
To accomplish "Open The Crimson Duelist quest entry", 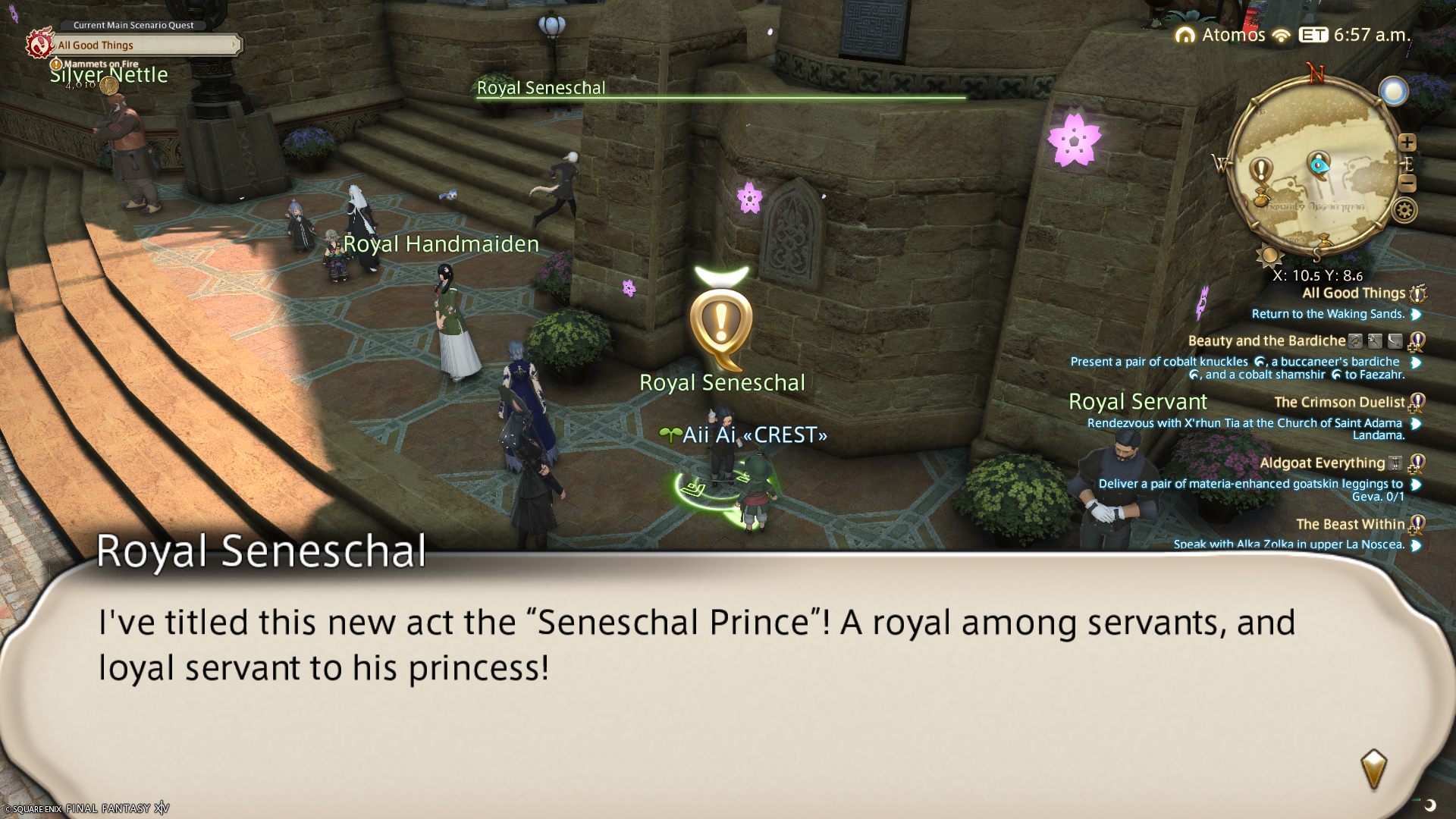I will [x=1339, y=403].
